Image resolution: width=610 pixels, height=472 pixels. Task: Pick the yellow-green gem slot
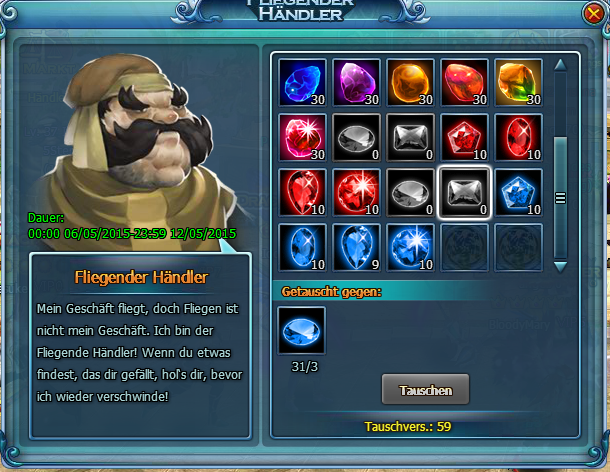(x=518, y=82)
